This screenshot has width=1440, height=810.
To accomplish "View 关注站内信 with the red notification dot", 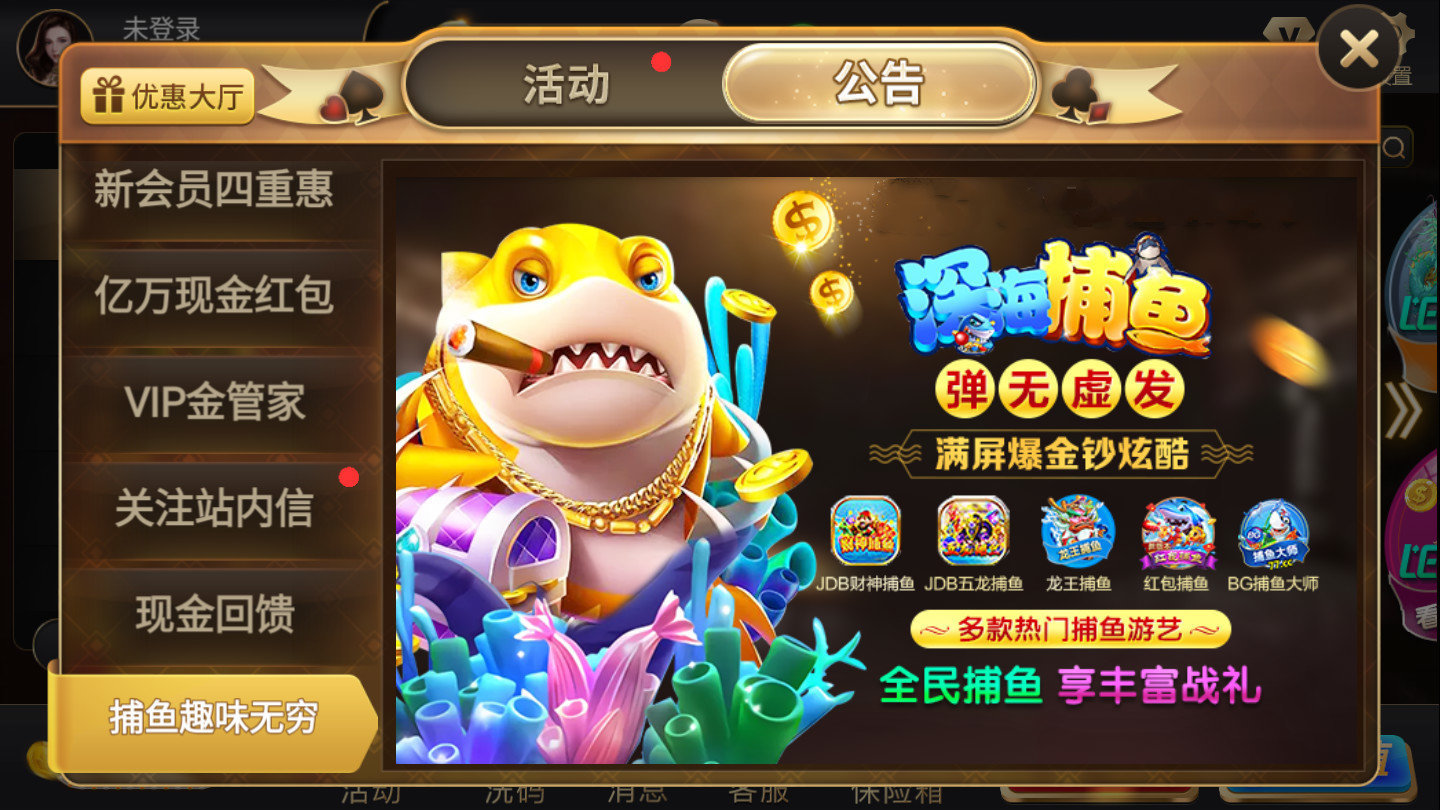I will click(x=213, y=508).
